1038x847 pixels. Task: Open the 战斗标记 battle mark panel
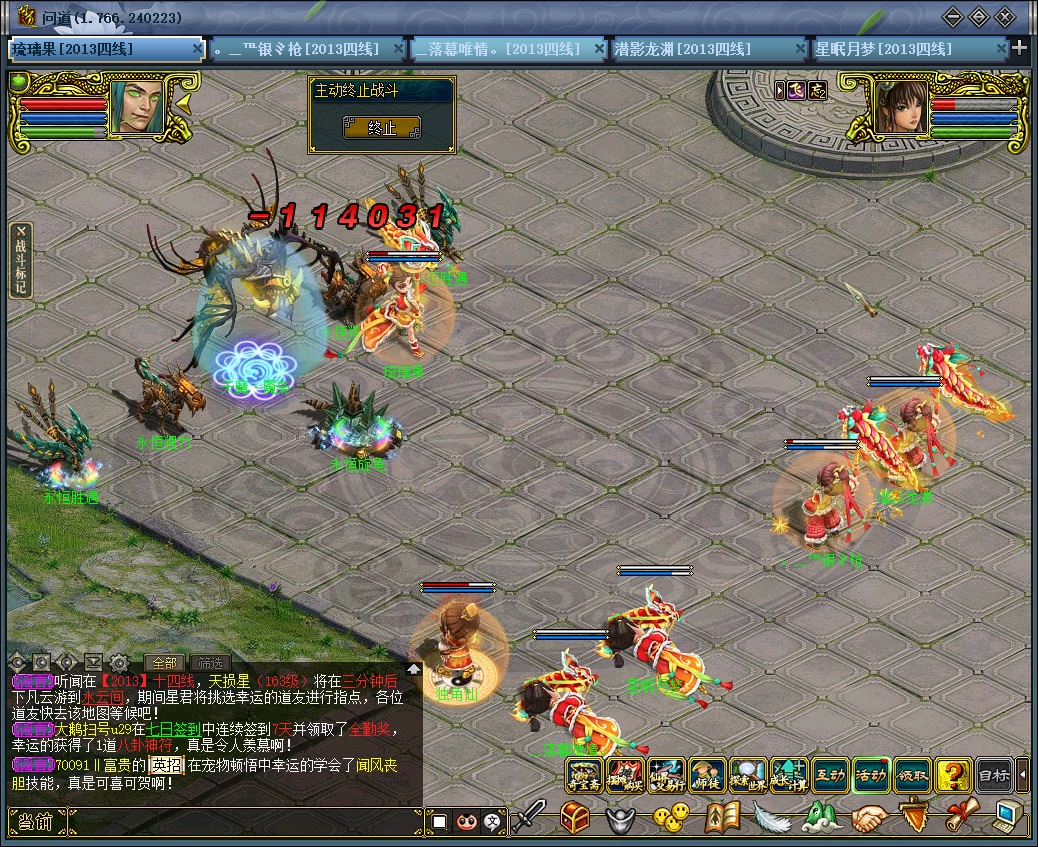(20, 260)
